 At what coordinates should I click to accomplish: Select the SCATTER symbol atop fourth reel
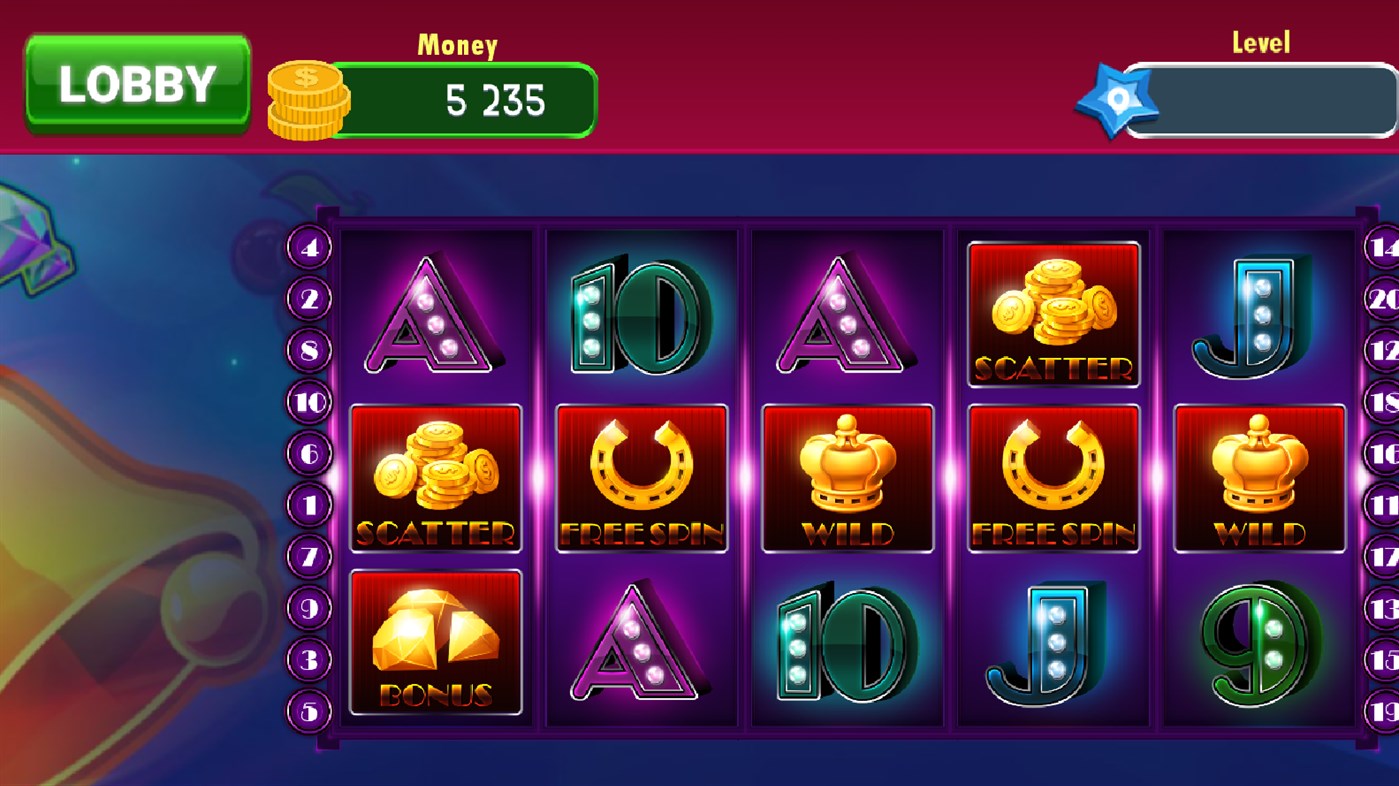tap(1053, 313)
